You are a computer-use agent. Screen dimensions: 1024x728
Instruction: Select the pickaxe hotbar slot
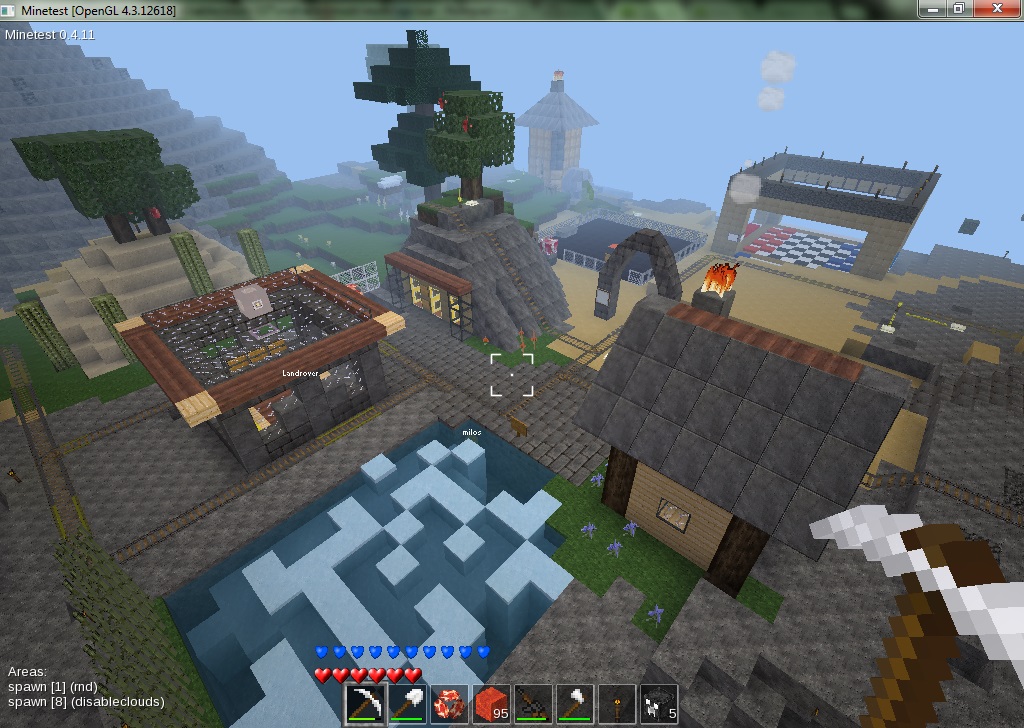click(364, 703)
